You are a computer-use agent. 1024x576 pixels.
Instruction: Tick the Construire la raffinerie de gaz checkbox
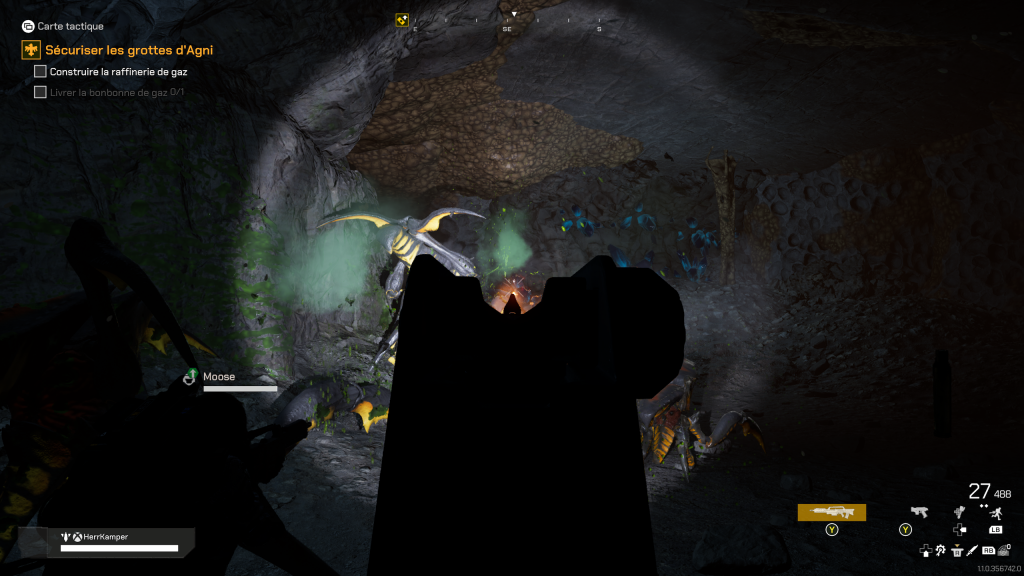pyautogui.click(x=40, y=72)
